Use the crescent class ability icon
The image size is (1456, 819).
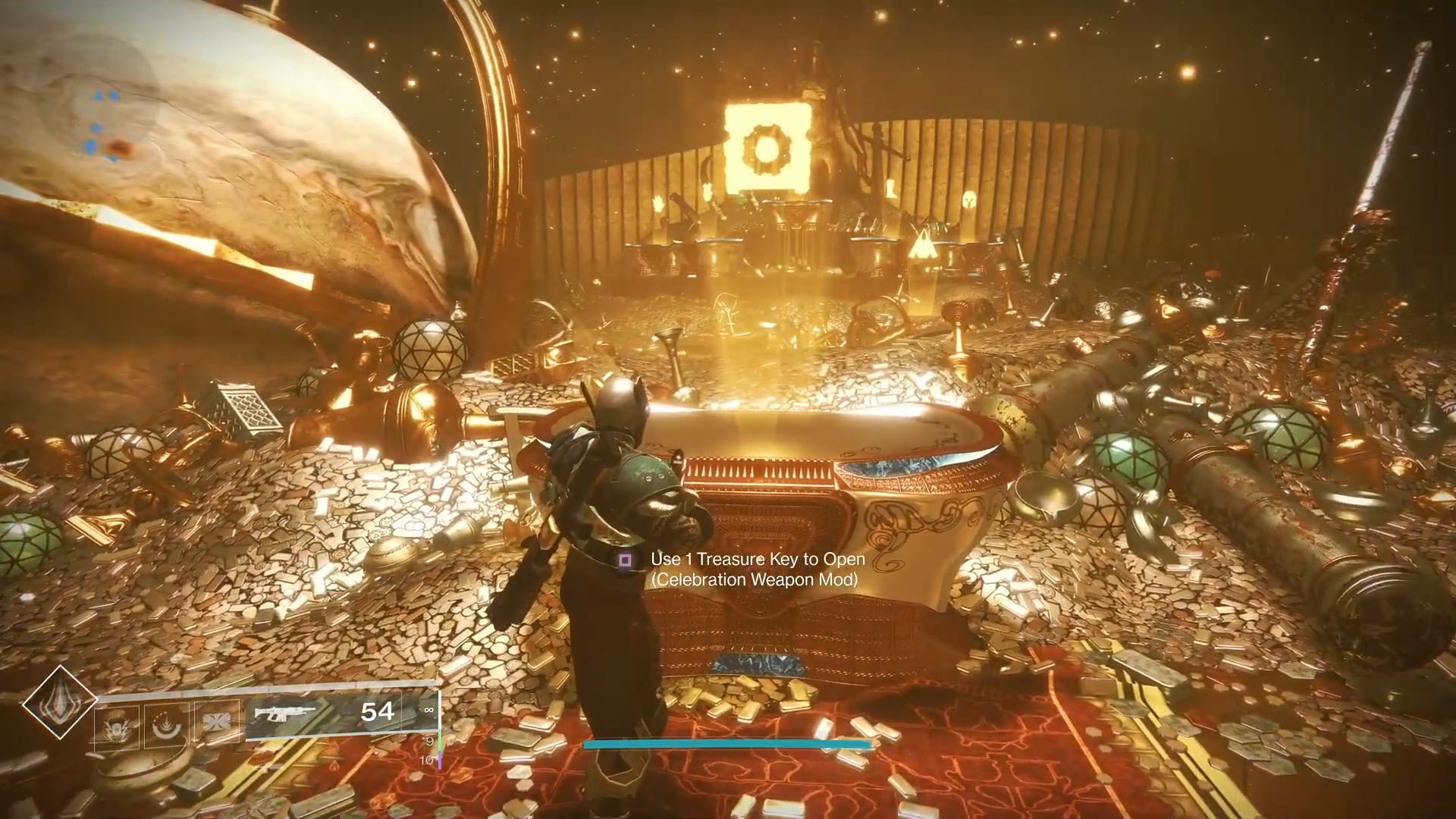pyautogui.click(x=166, y=726)
